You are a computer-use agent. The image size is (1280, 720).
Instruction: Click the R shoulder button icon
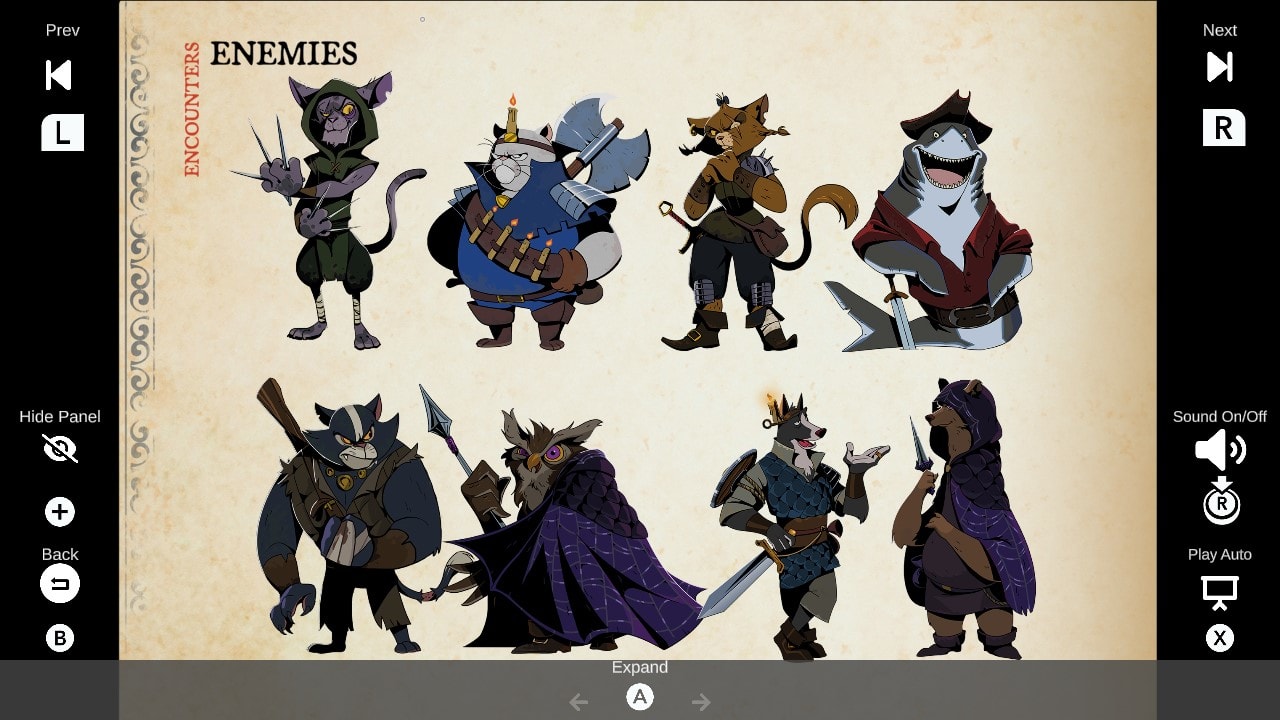(x=1224, y=127)
